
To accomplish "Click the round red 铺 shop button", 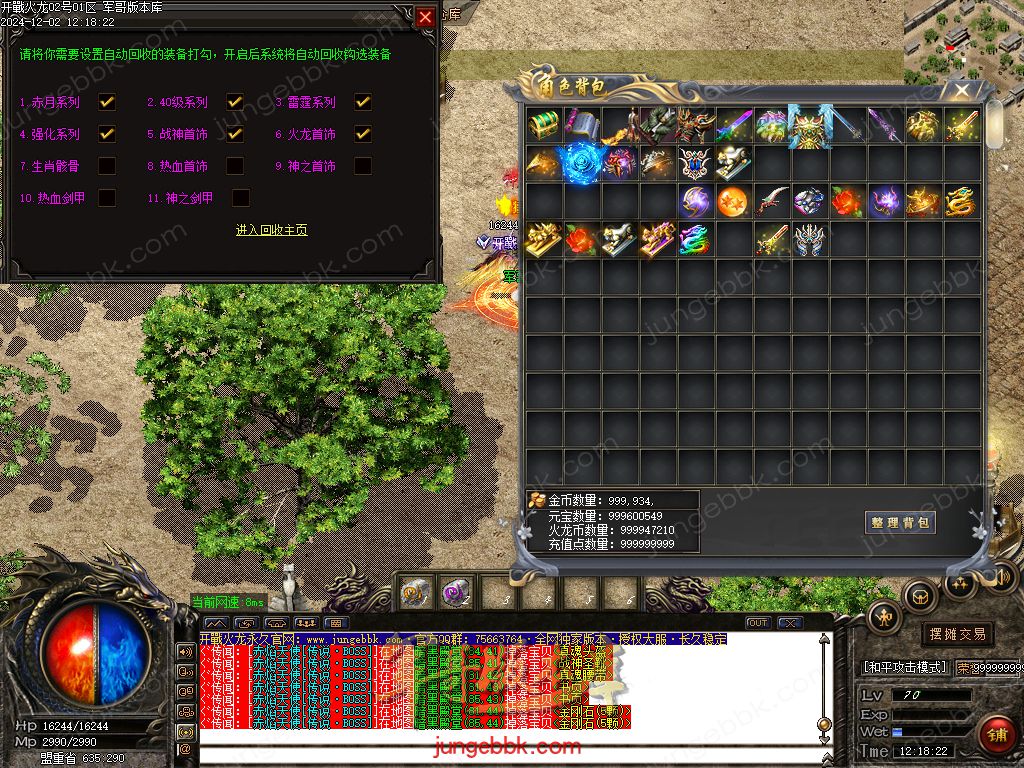I will 995,735.
